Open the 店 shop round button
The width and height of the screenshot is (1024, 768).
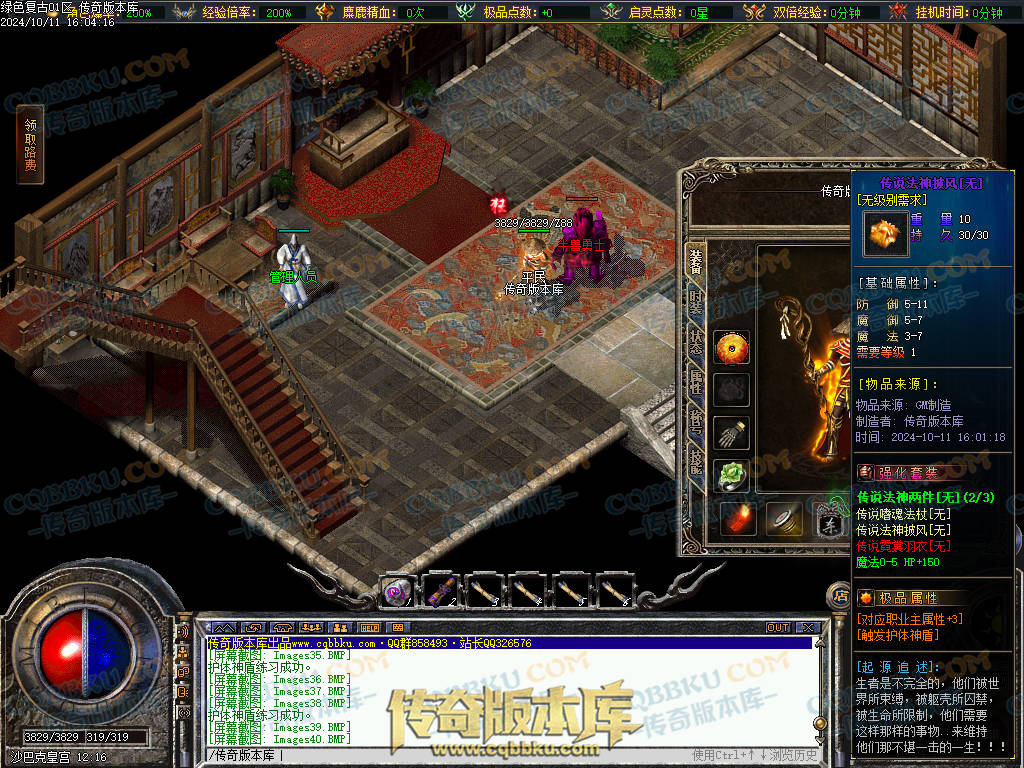point(840,596)
